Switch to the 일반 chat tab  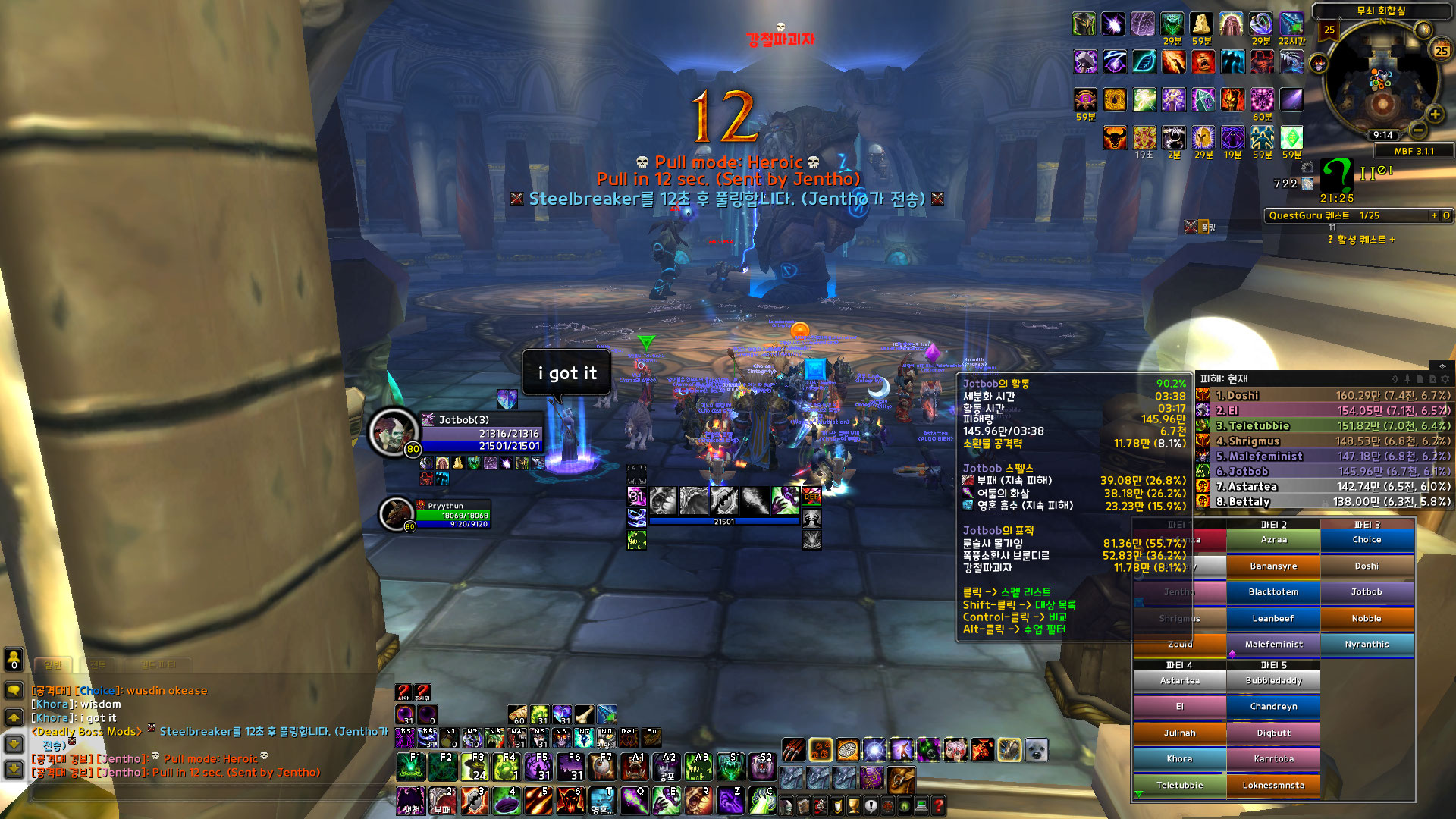(52, 665)
